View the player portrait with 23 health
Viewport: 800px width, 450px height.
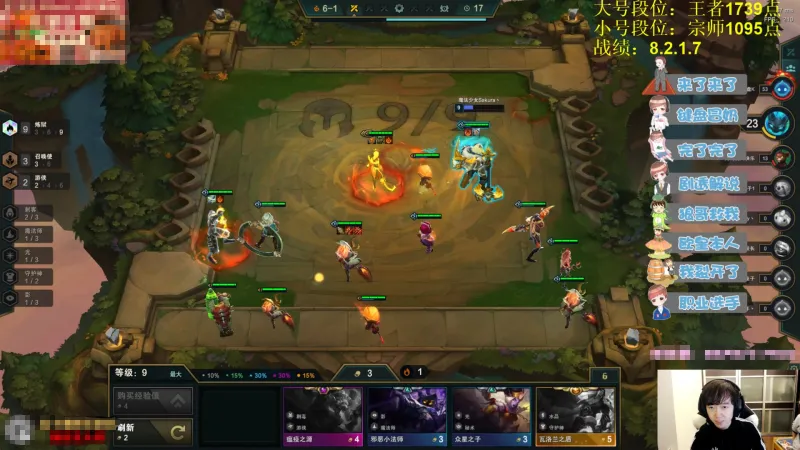[777, 123]
